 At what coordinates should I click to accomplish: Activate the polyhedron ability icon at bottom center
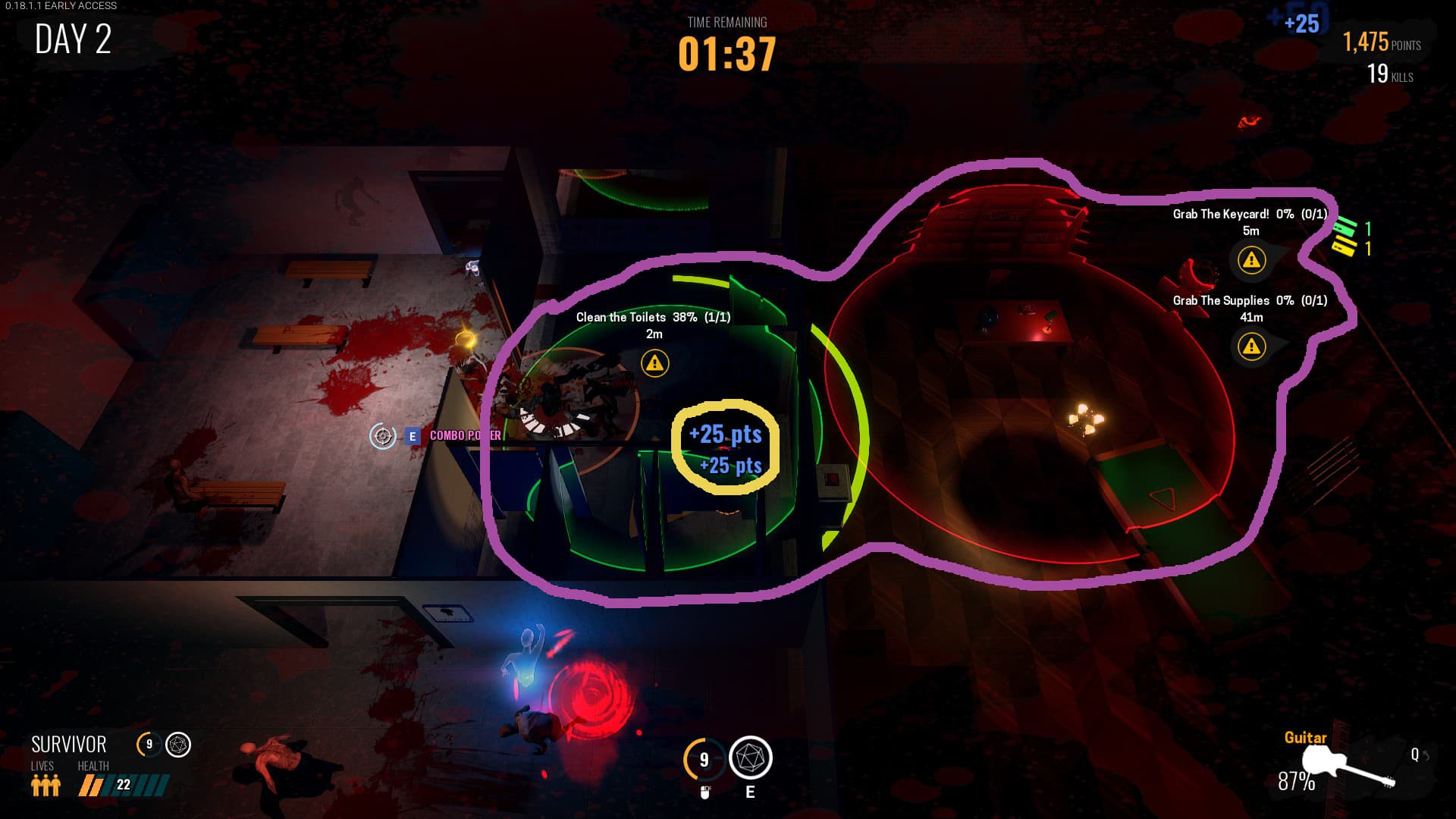click(750, 758)
